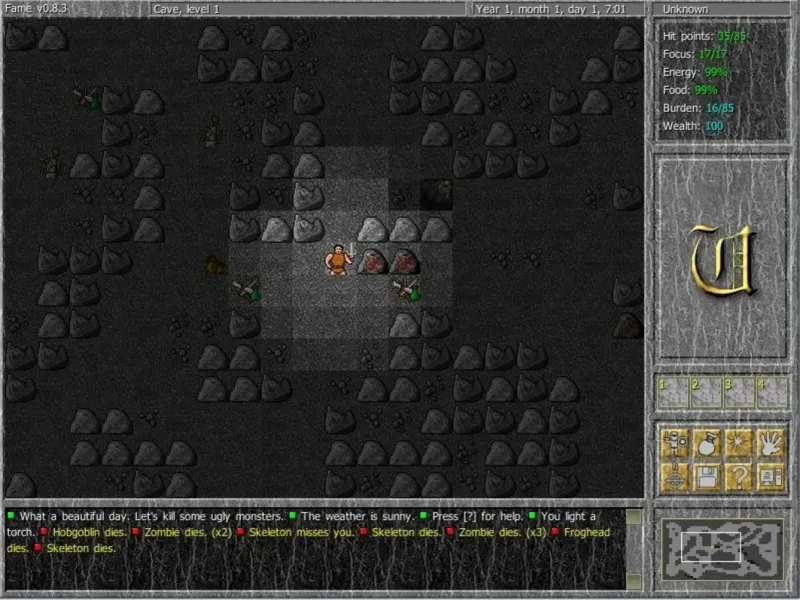Open the inventory bag icon
Screen dimensions: 800x600
click(x=707, y=443)
